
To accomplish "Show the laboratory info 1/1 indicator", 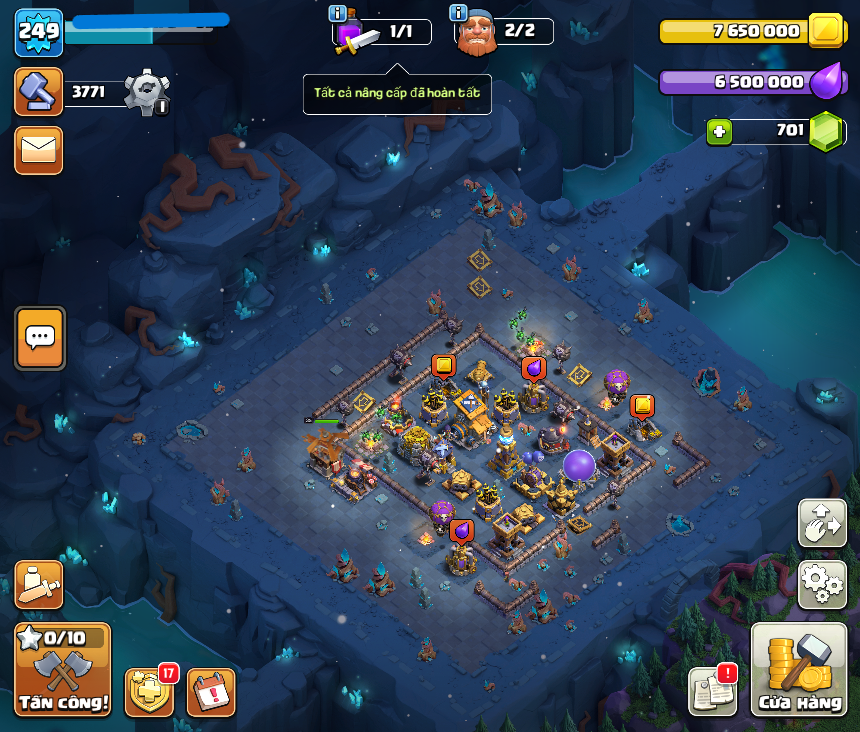I will tap(337, 13).
